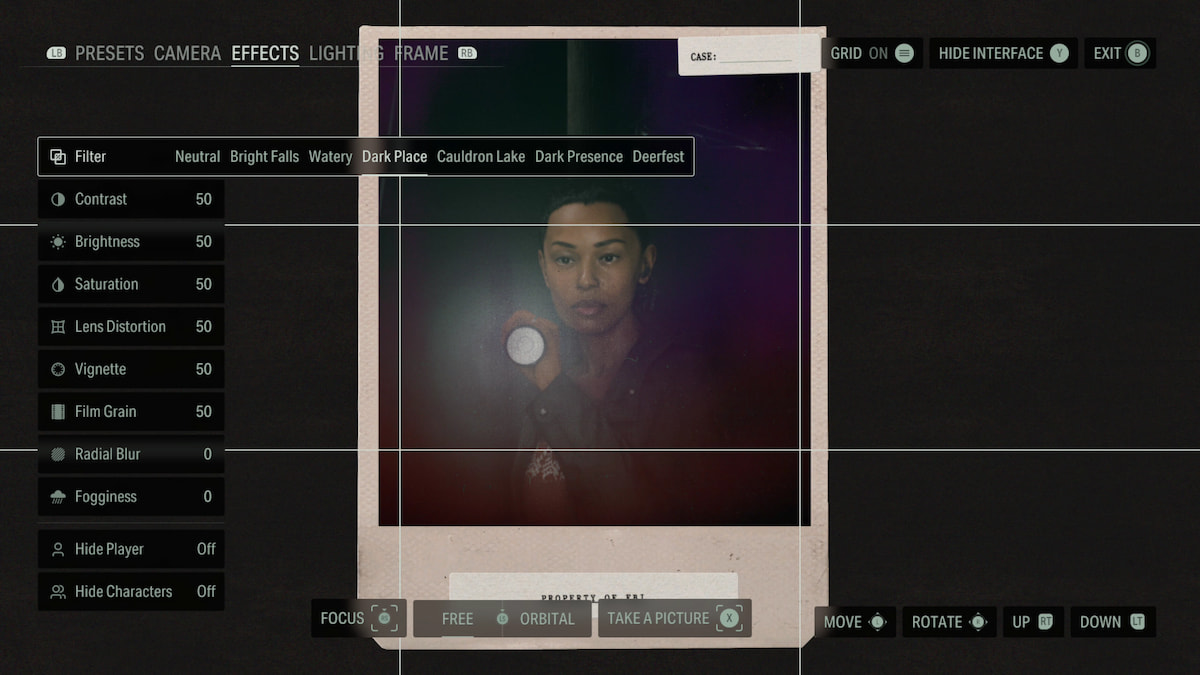
Task: Choose the Cauldron Lake filter
Action: [481, 157]
